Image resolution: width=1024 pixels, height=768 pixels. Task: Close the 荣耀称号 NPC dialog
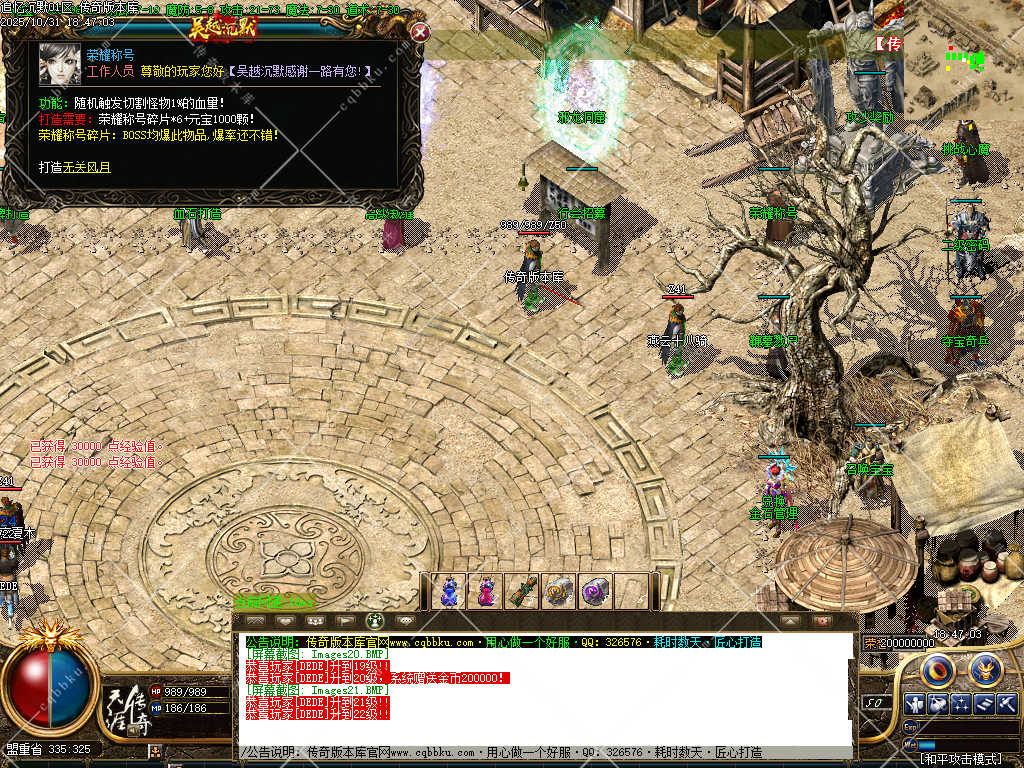[x=421, y=32]
